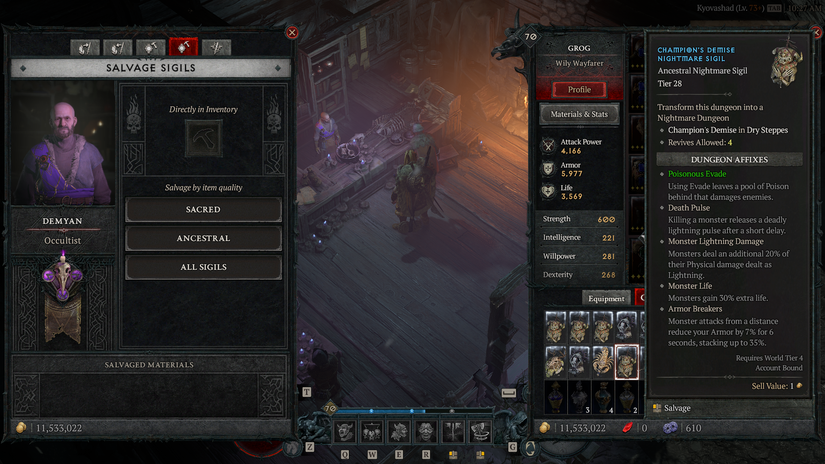Select the highlighted Champion's Demise sigil in inventory
The width and height of the screenshot is (825, 464).
point(627,360)
